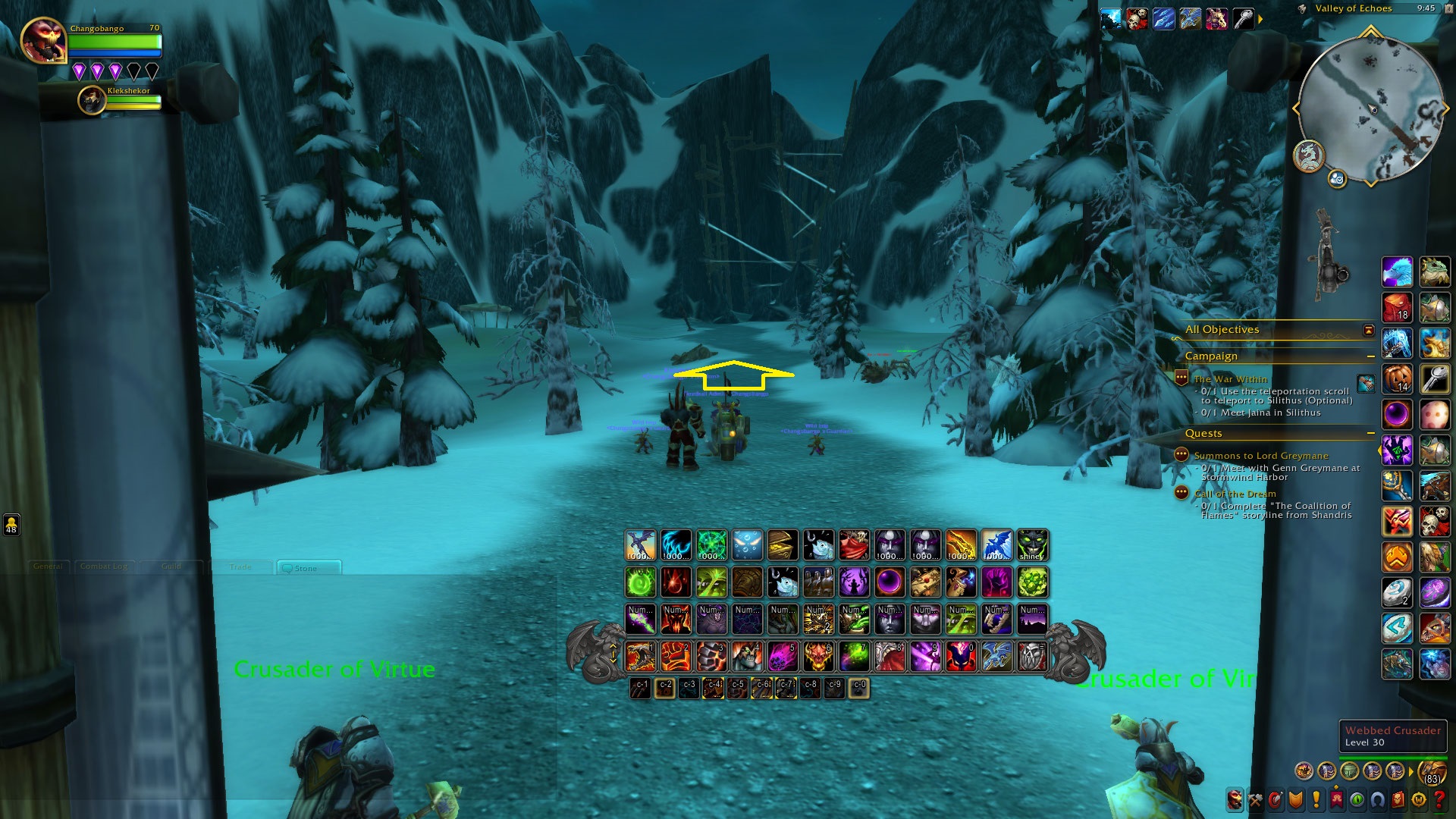
Task: Minimize the Campaign objectives section
Action: click(1370, 356)
